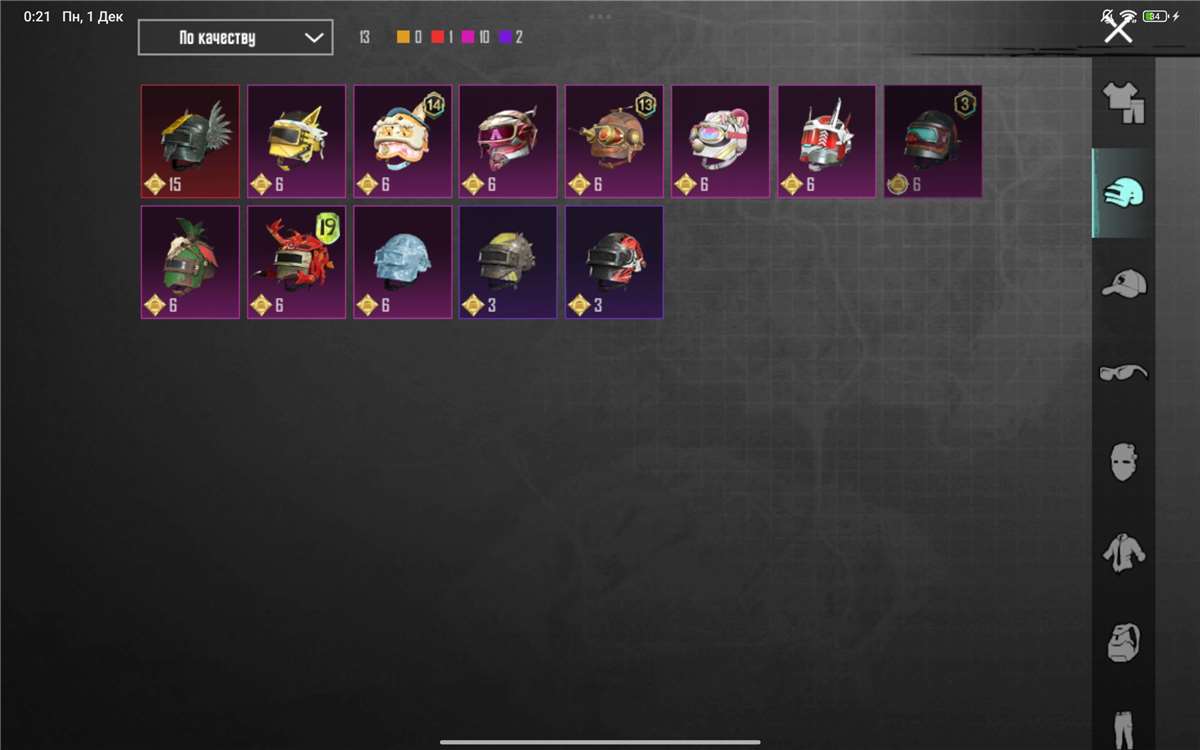
Task: Select the light blue ice helmet
Action: click(402, 262)
